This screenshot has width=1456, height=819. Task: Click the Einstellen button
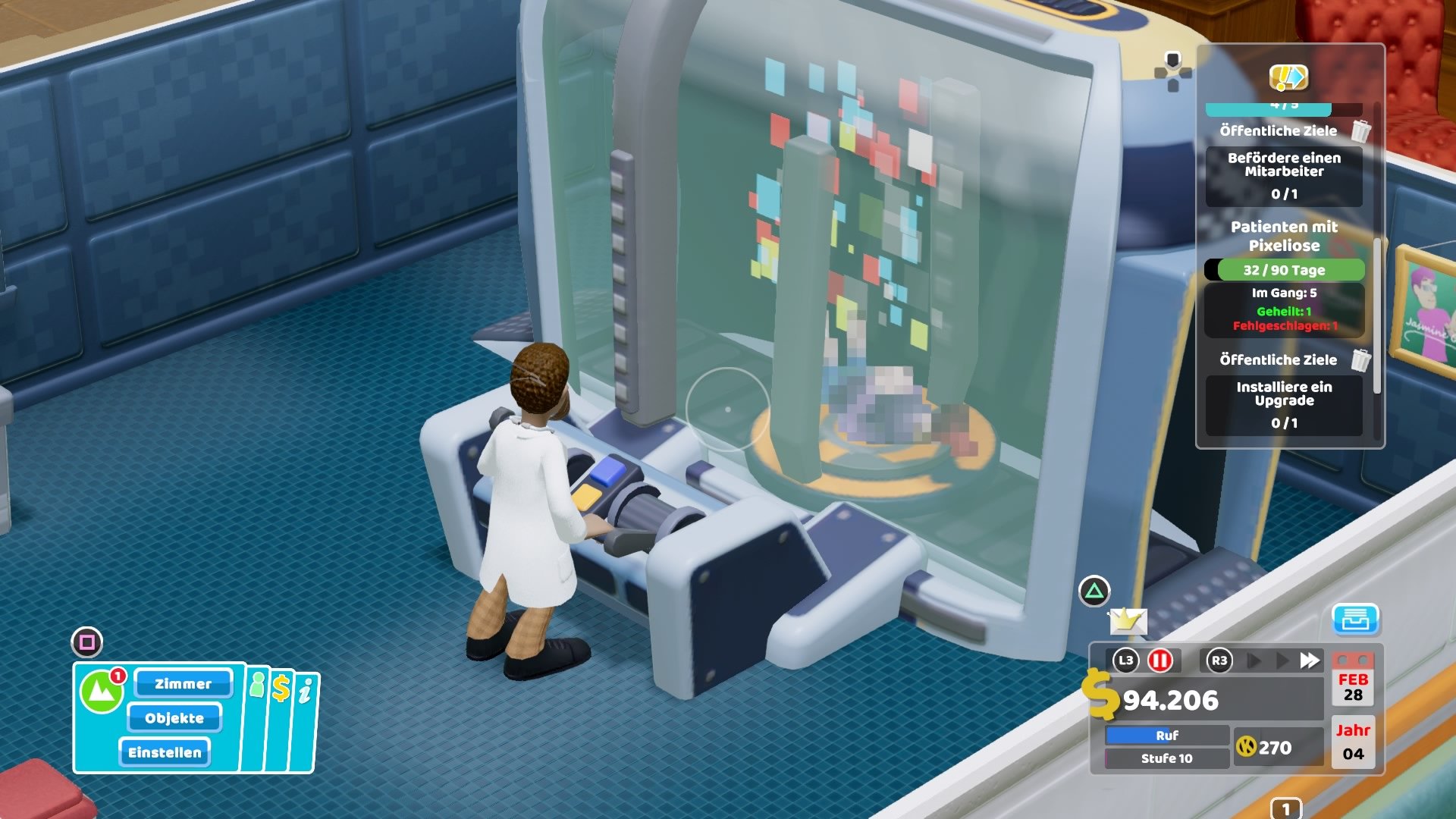165,752
